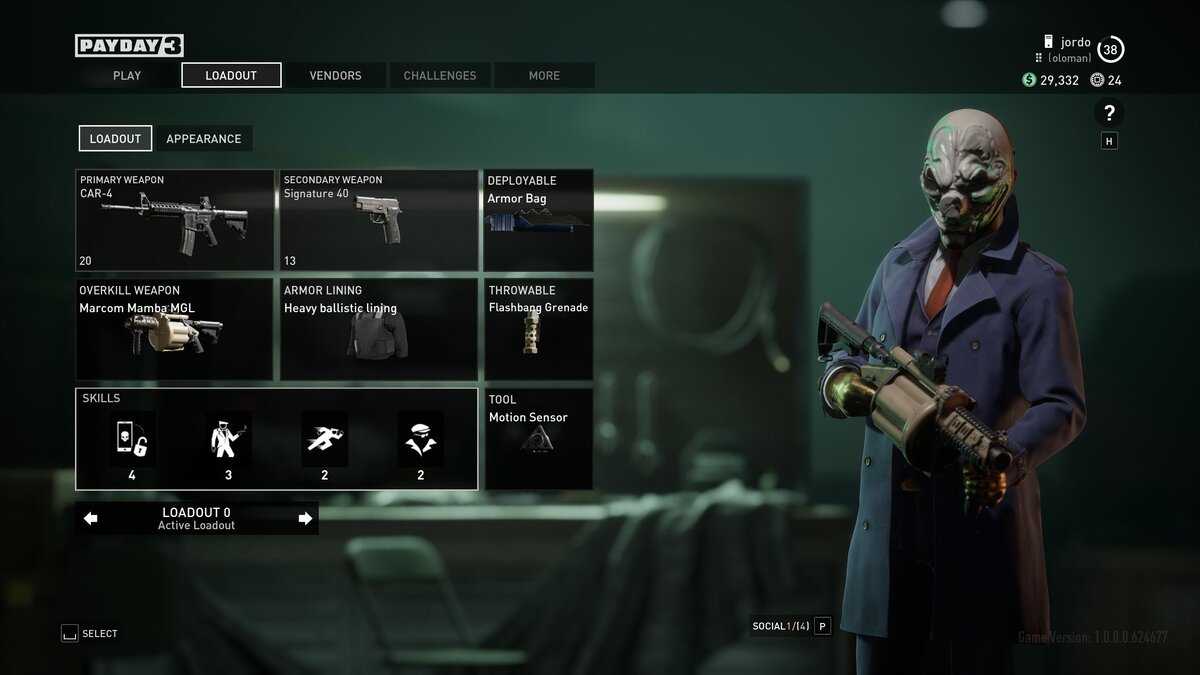
Task: Select the Loadout main menu tab
Action: point(231,75)
